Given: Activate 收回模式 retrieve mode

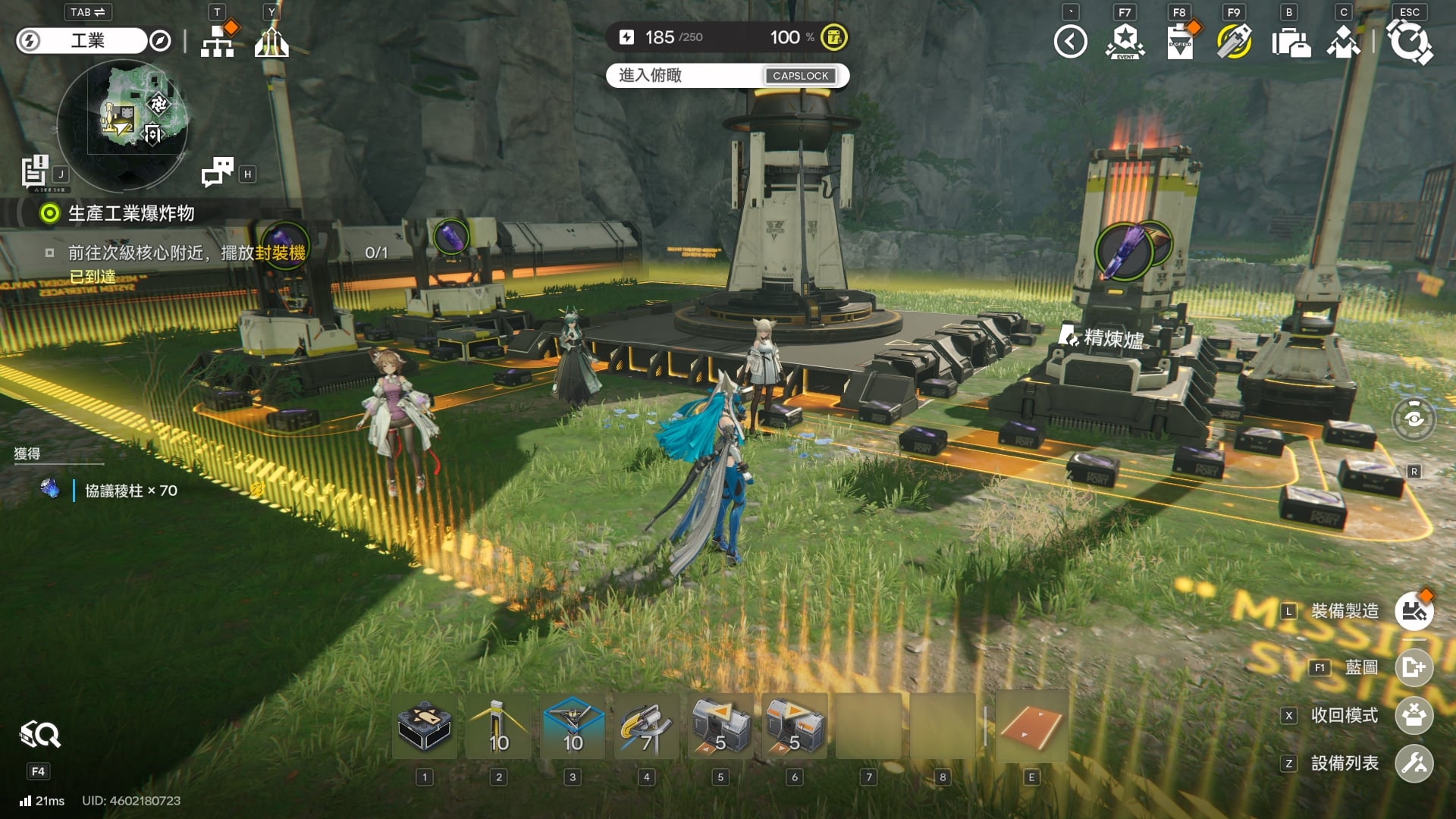Looking at the screenshot, I should (x=1414, y=716).
